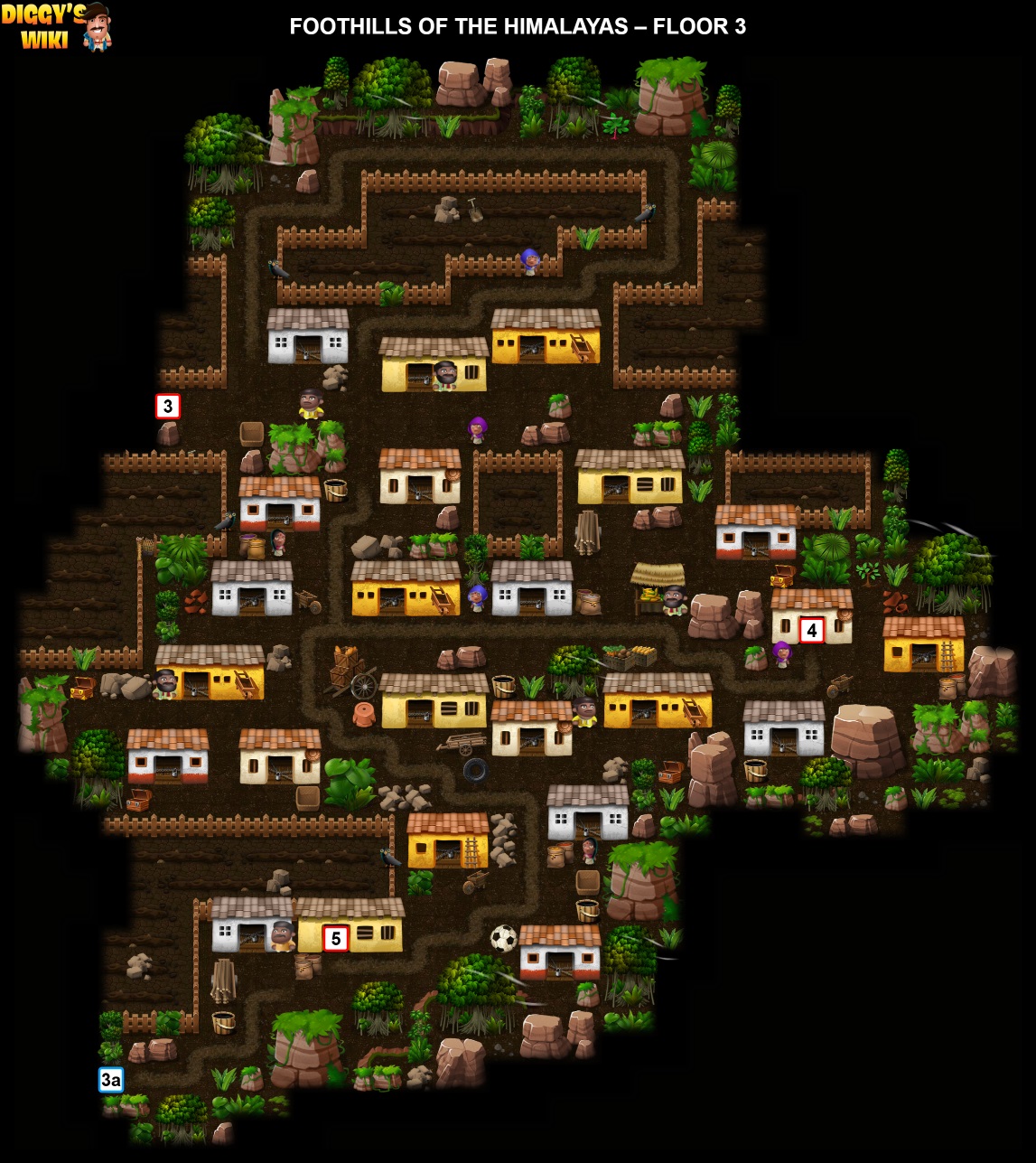Select map marker number 4
This screenshot has height=1163, width=1036.
(x=811, y=631)
